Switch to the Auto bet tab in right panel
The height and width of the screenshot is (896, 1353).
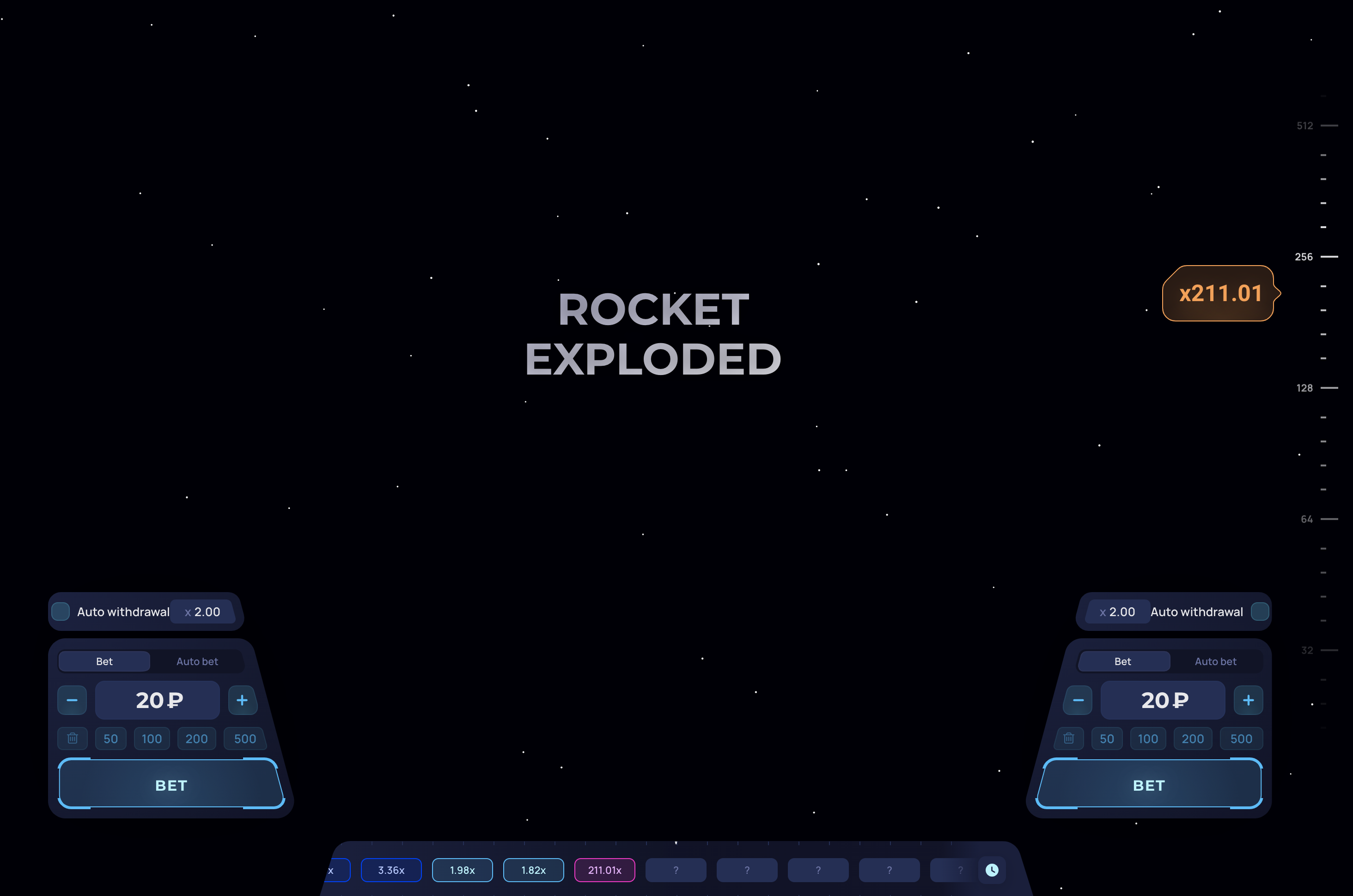tap(1215, 661)
